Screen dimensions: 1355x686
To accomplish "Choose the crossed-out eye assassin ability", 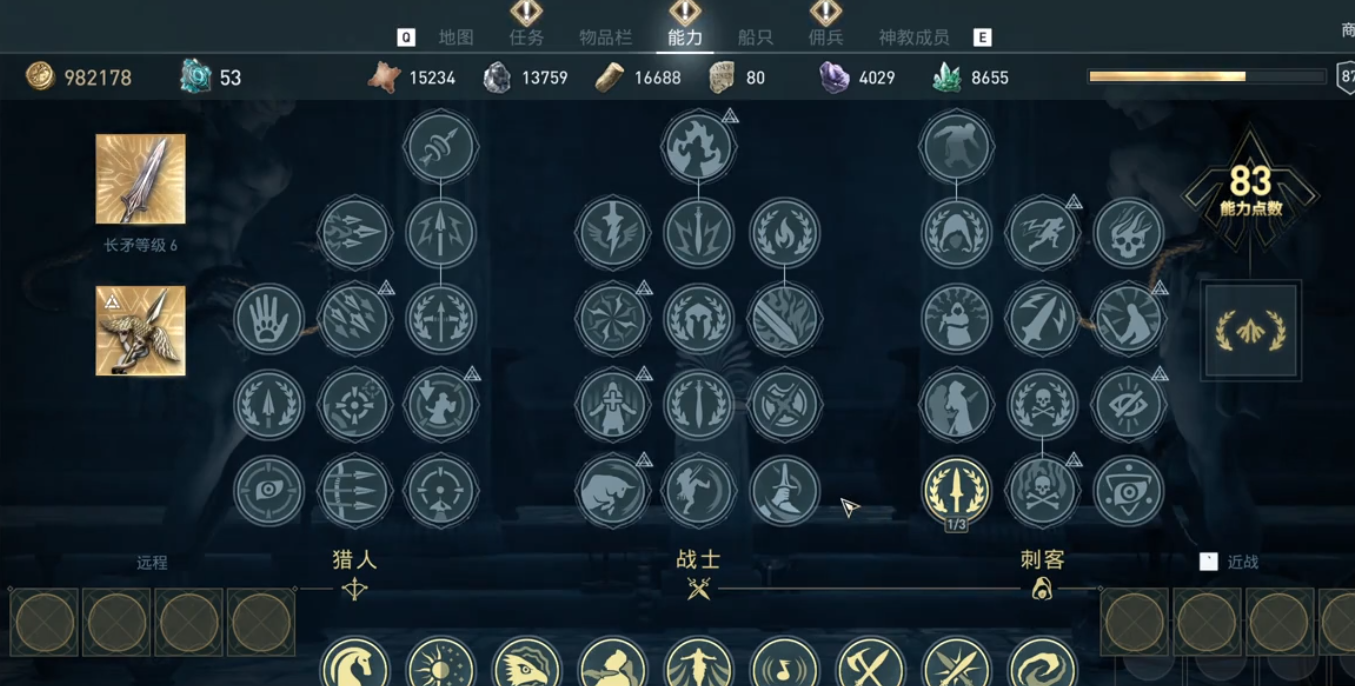I will (1128, 405).
